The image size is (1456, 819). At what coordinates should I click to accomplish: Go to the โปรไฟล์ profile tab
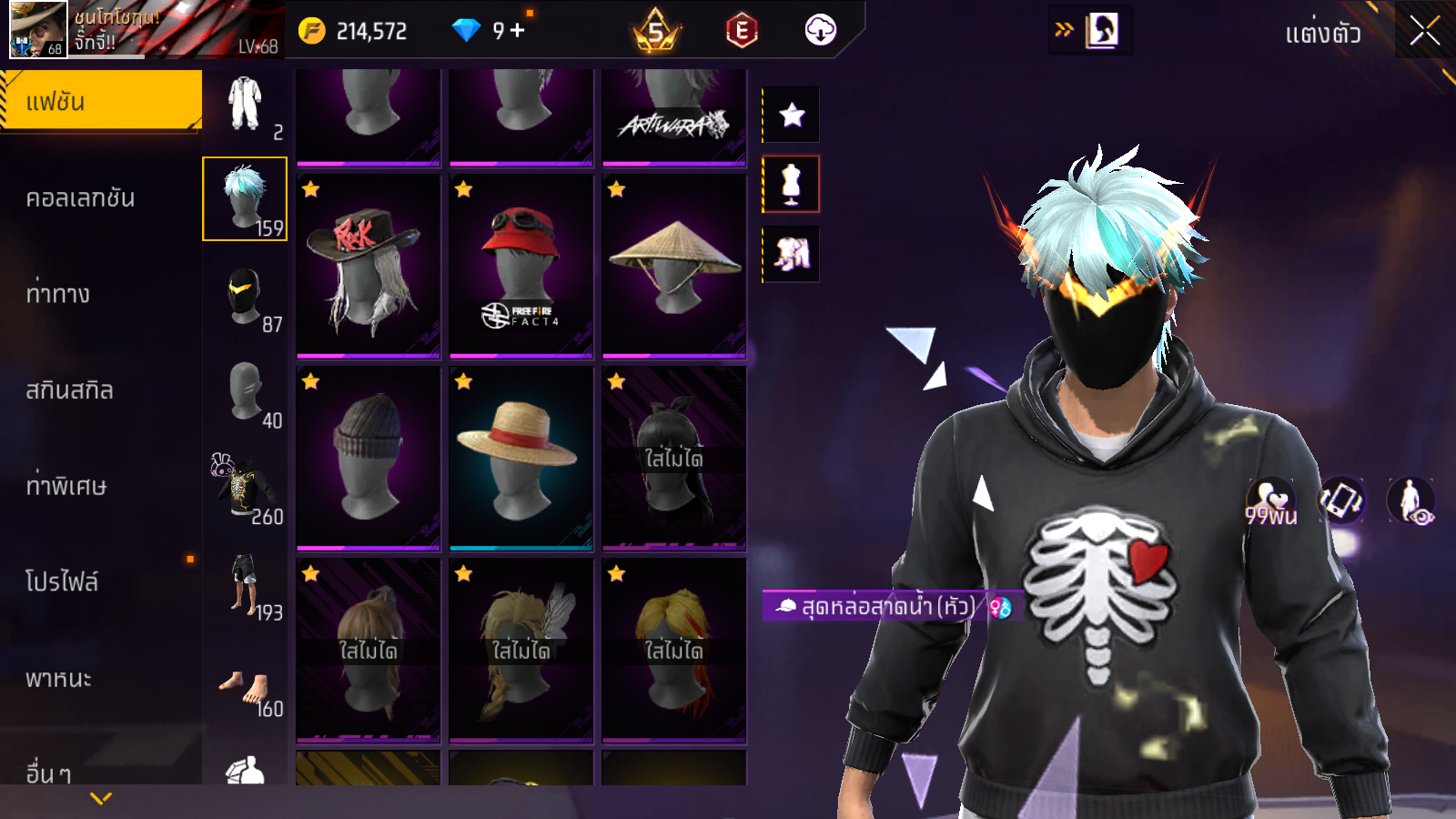point(62,582)
